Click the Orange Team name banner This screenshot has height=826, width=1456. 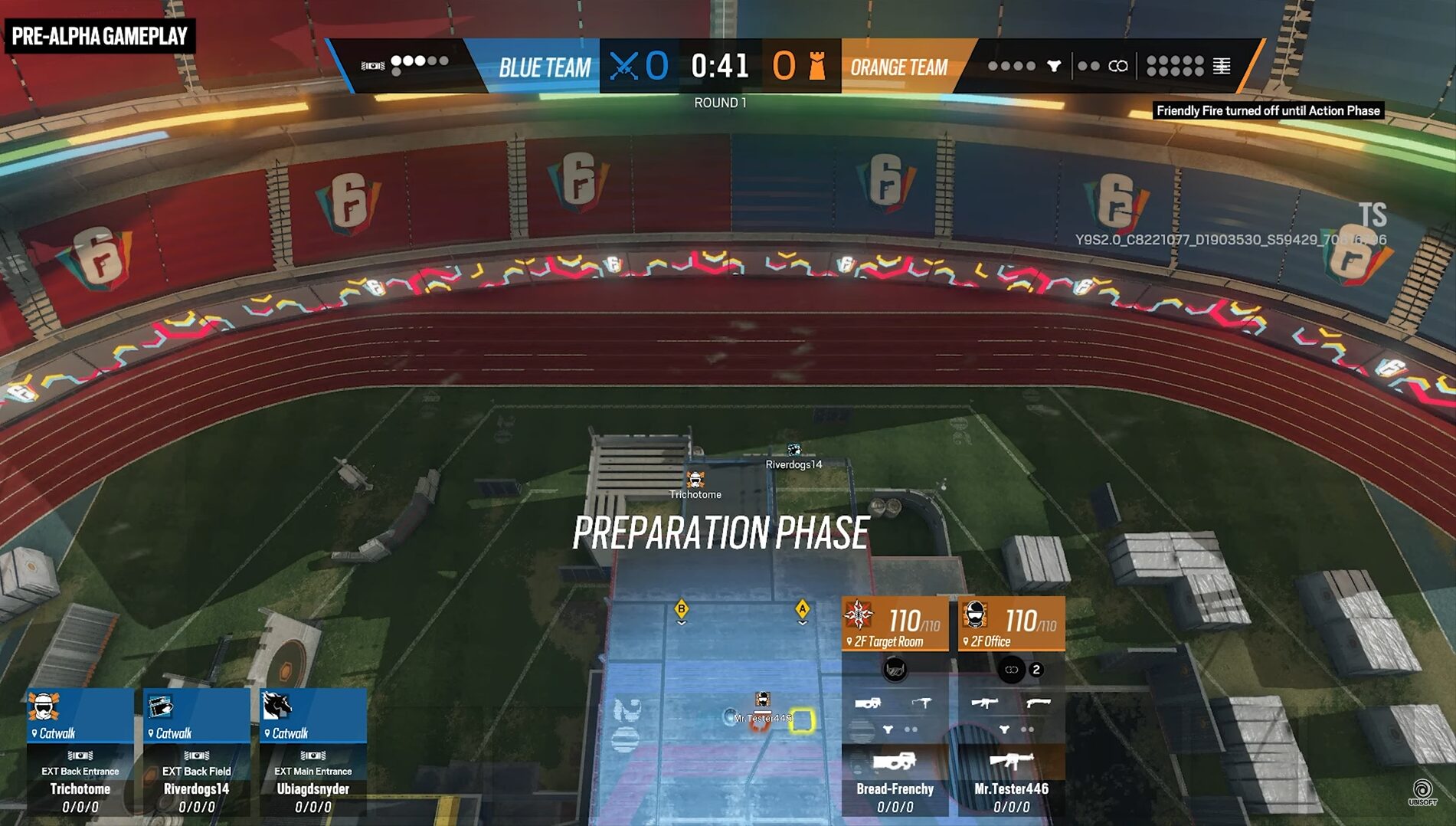(x=898, y=67)
